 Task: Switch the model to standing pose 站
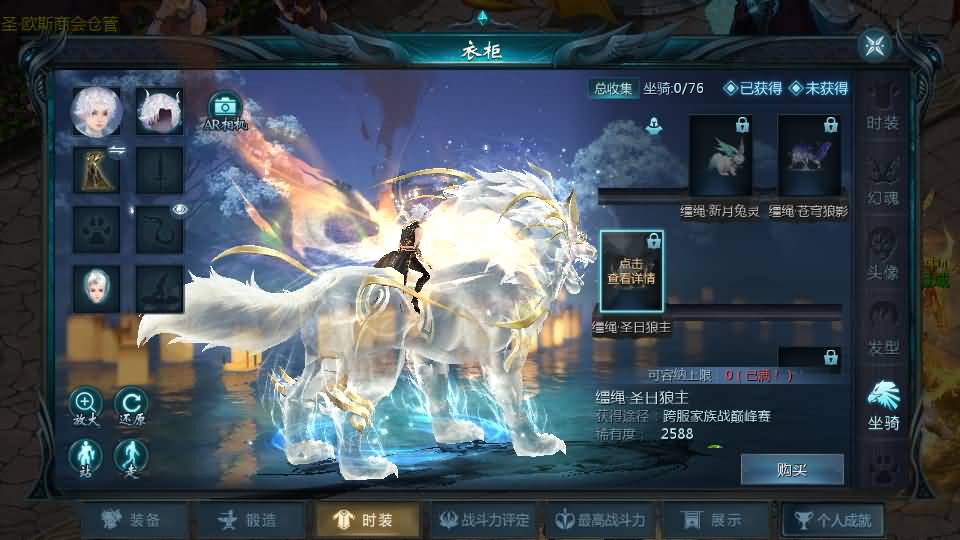[x=85, y=456]
